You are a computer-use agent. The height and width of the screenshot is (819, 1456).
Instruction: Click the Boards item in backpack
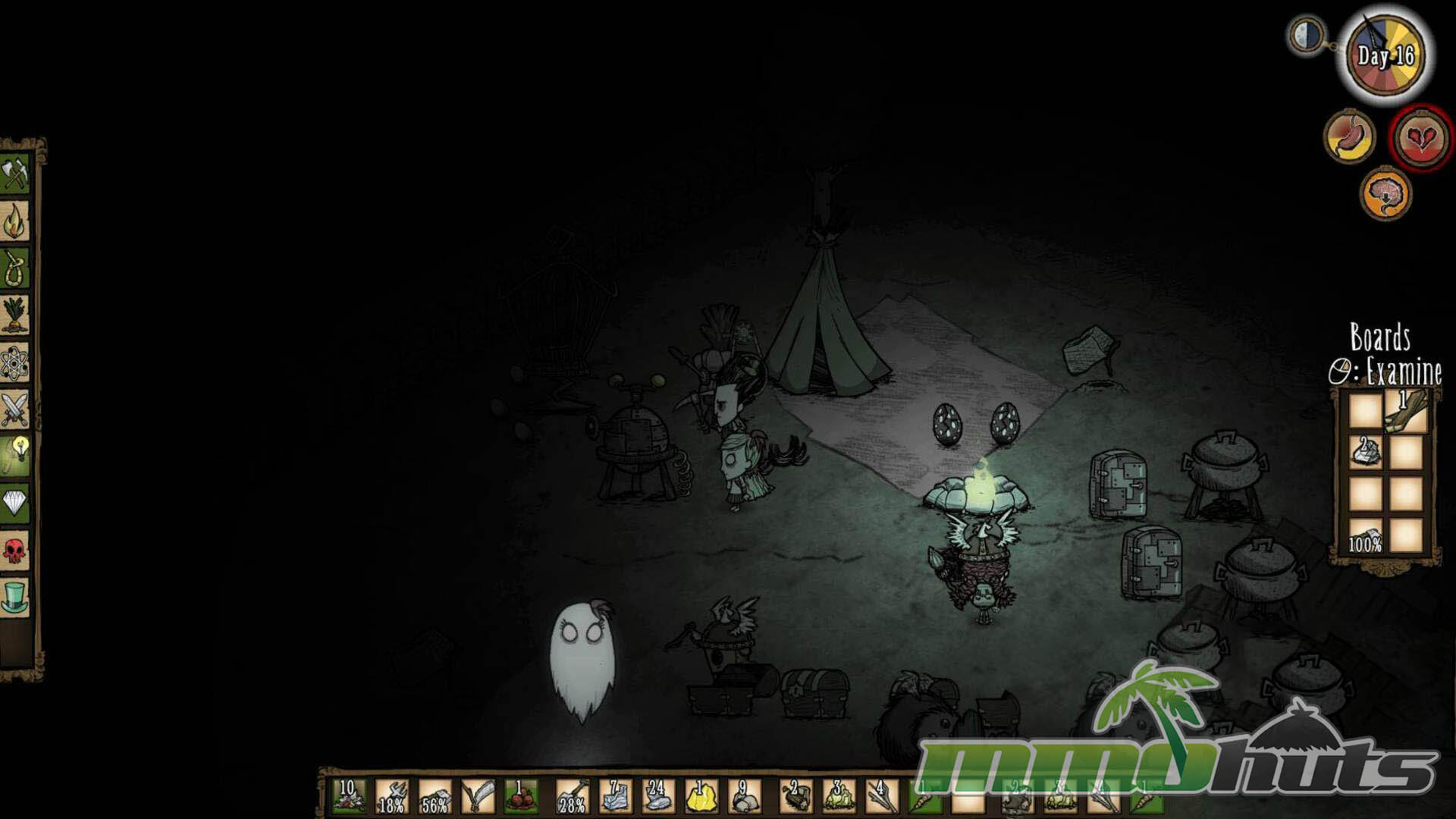[1407, 412]
